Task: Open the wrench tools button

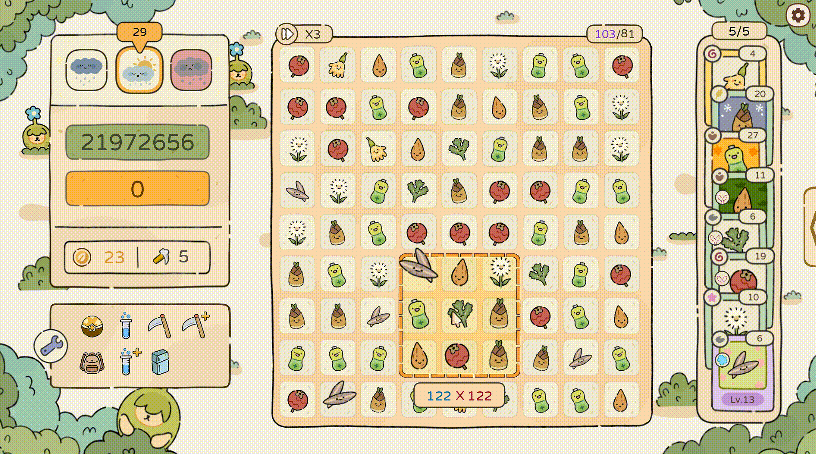Action: click(x=50, y=345)
